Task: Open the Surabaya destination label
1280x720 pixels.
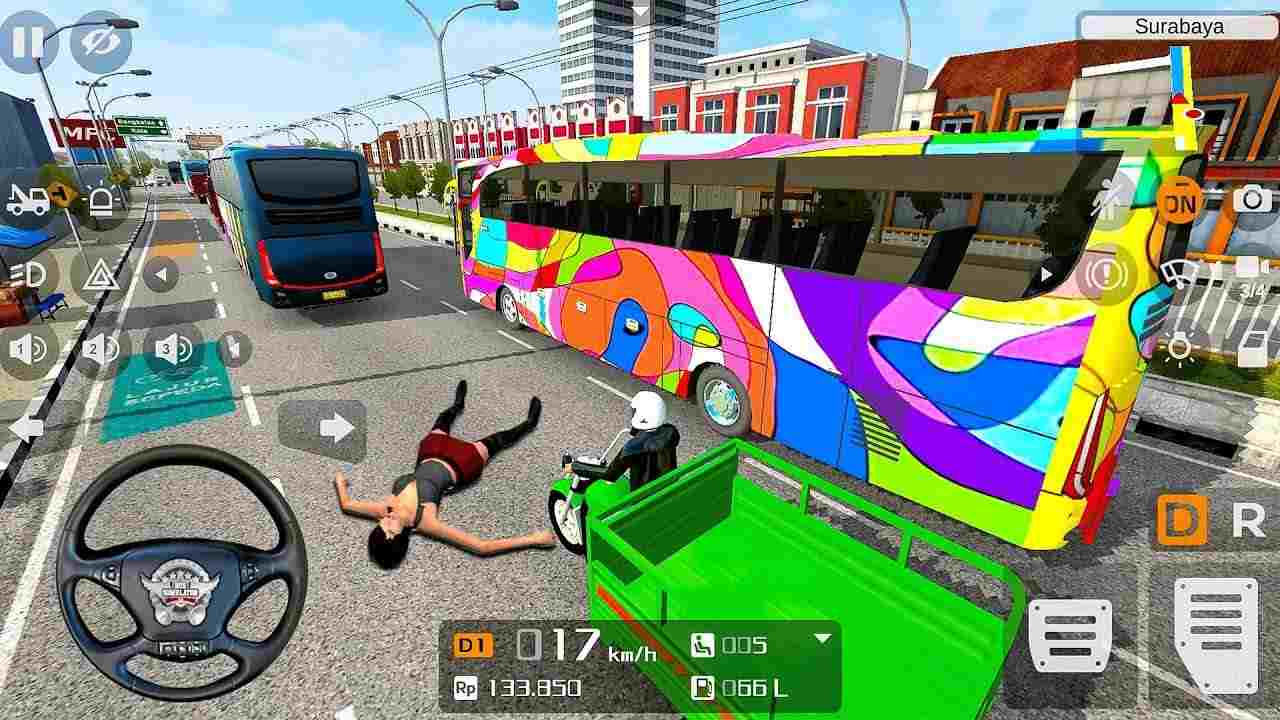Action: click(1180, 27)
